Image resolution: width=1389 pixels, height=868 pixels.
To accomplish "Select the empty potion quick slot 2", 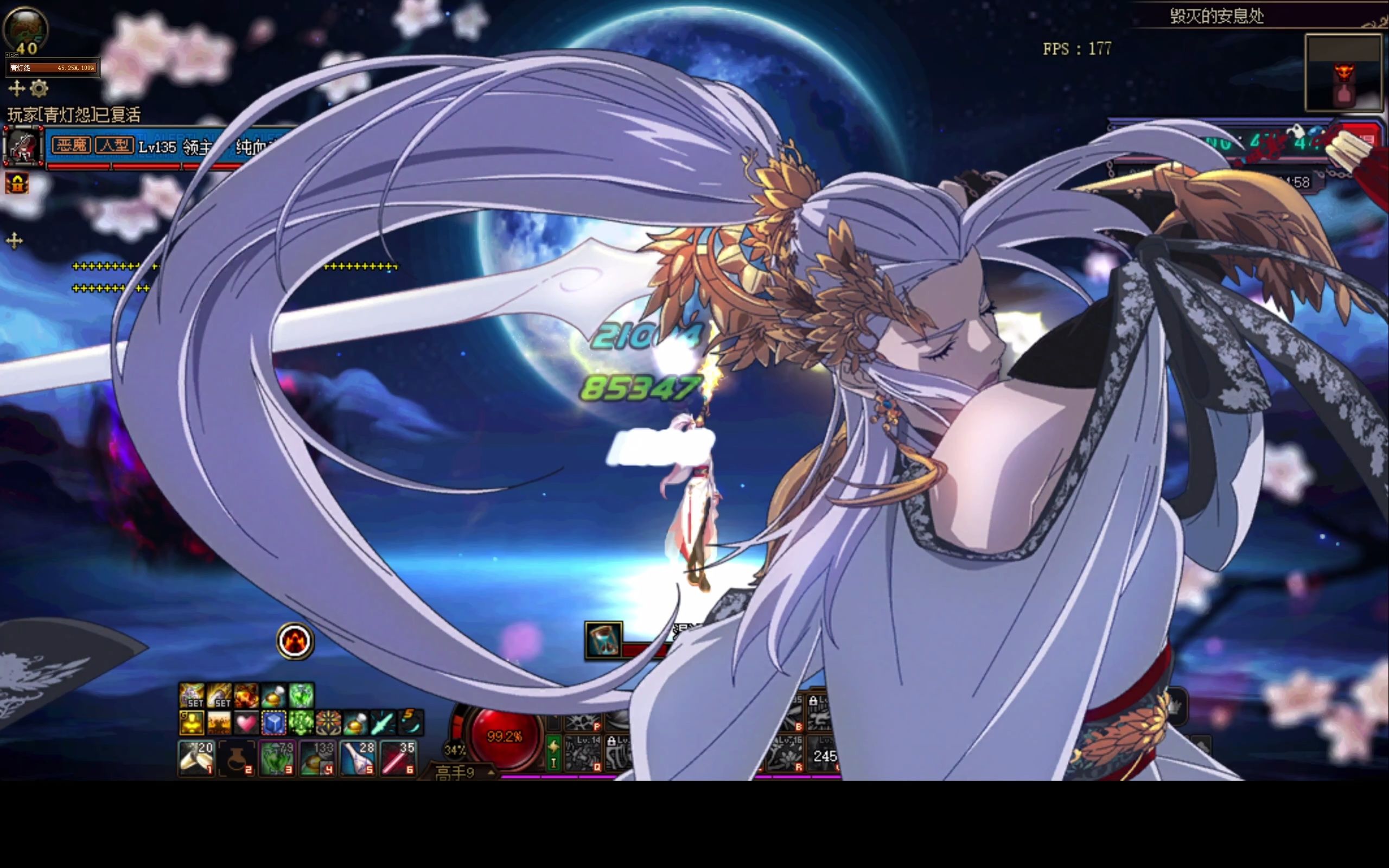I will click(237, 758).
